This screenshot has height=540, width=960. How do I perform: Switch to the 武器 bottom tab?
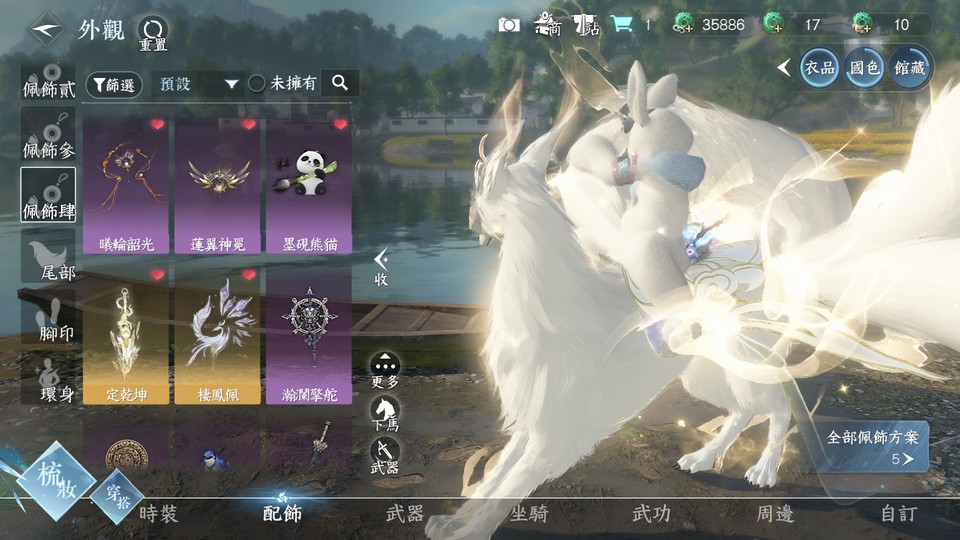404,514
